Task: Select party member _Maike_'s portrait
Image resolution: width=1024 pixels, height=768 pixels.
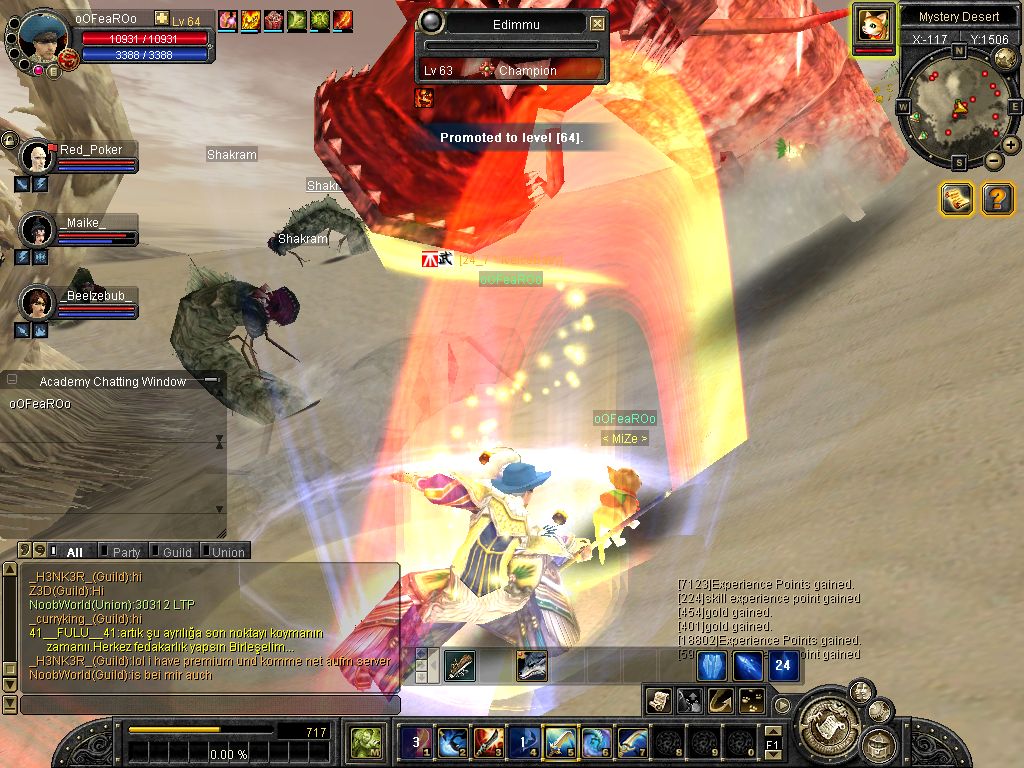Action: pos(38,230)
